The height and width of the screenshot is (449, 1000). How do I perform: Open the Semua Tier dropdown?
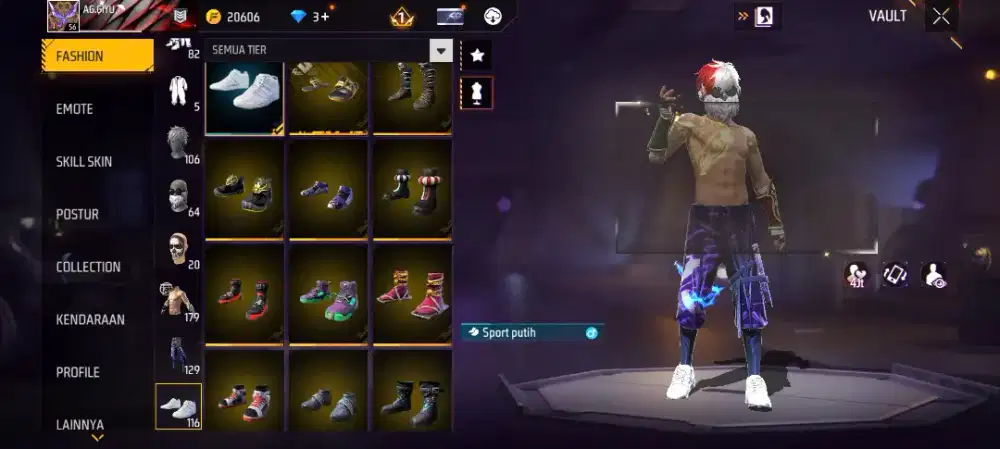click(x=440, y=50)
